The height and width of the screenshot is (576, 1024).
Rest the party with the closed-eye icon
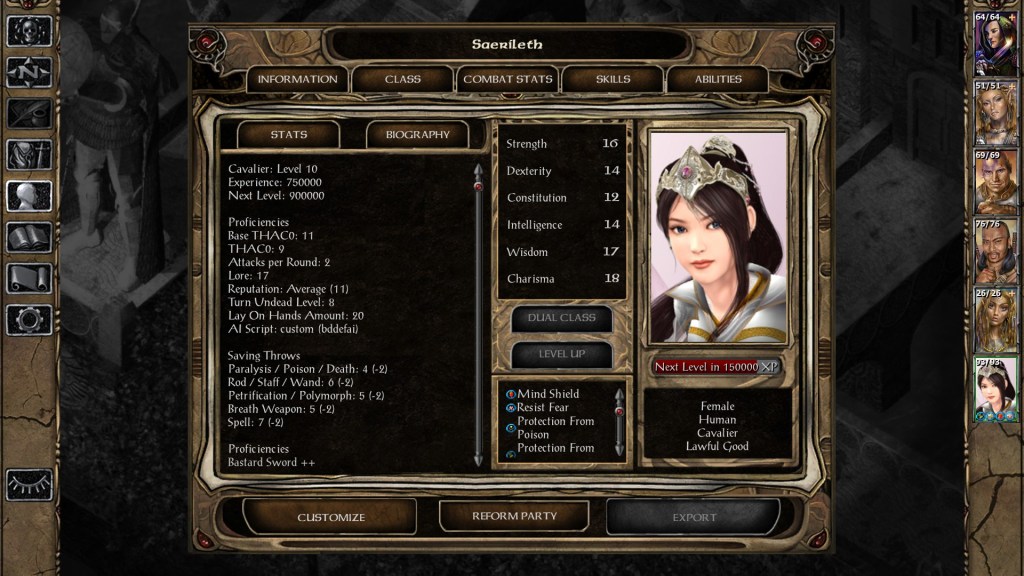click(29, 484)
